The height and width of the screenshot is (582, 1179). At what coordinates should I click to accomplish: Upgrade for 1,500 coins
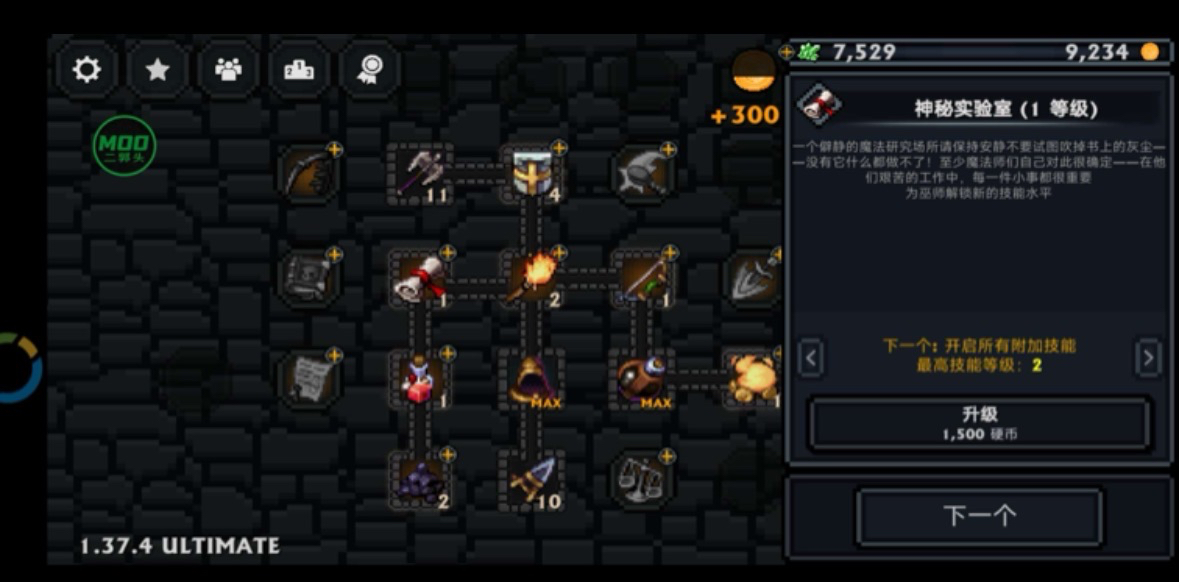[x=979, y=424]
